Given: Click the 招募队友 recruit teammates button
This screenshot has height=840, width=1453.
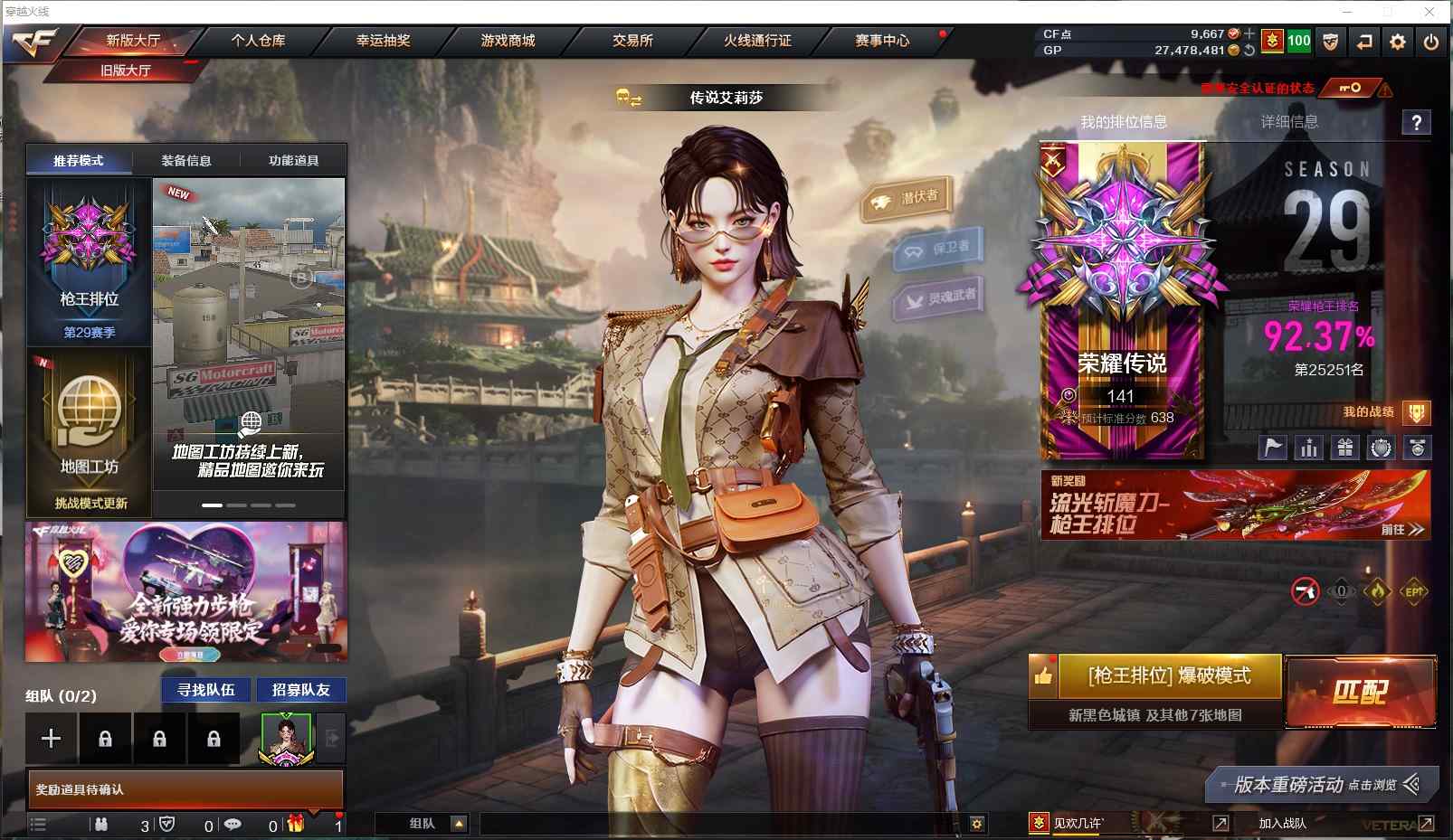Looking at the screenshot, I should [x=301, y=690].
